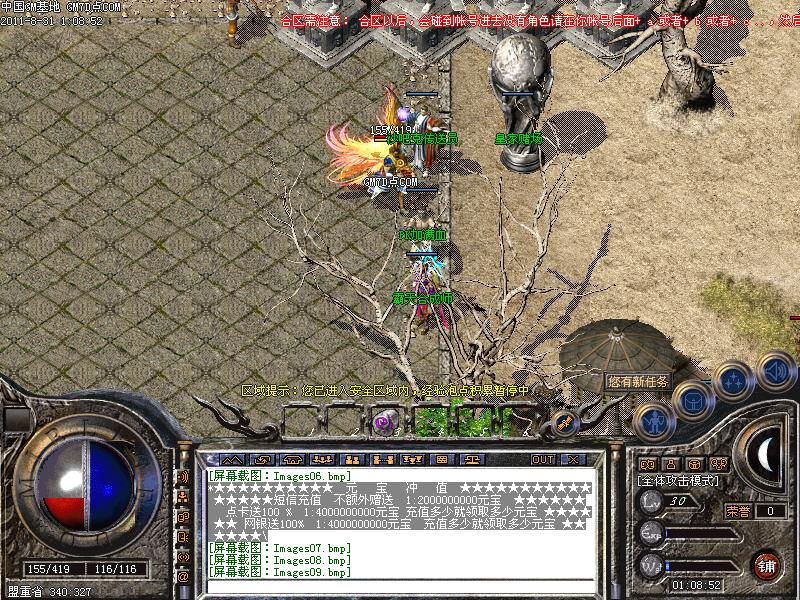Click the chat text input line
The width and height of the screenshot is (800, 600).
pos(400,587)
